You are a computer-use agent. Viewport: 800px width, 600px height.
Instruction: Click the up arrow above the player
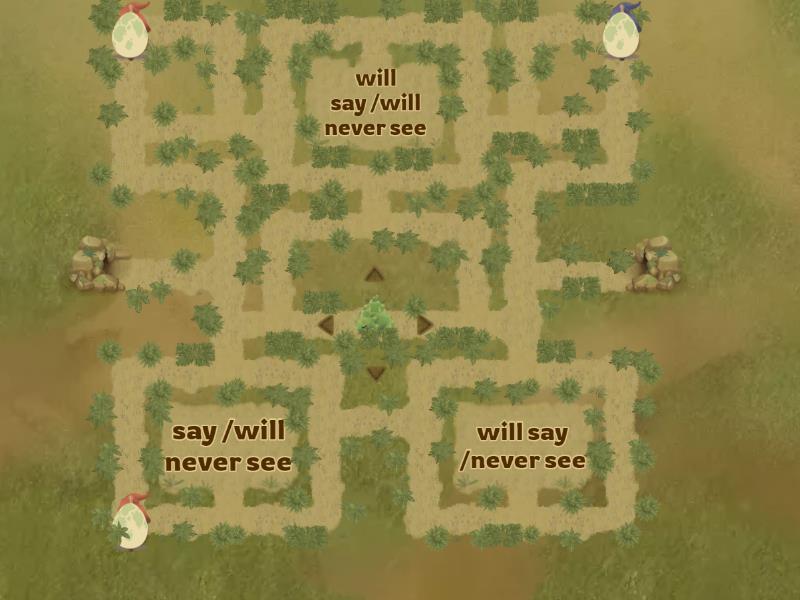[x=374, y=275]
